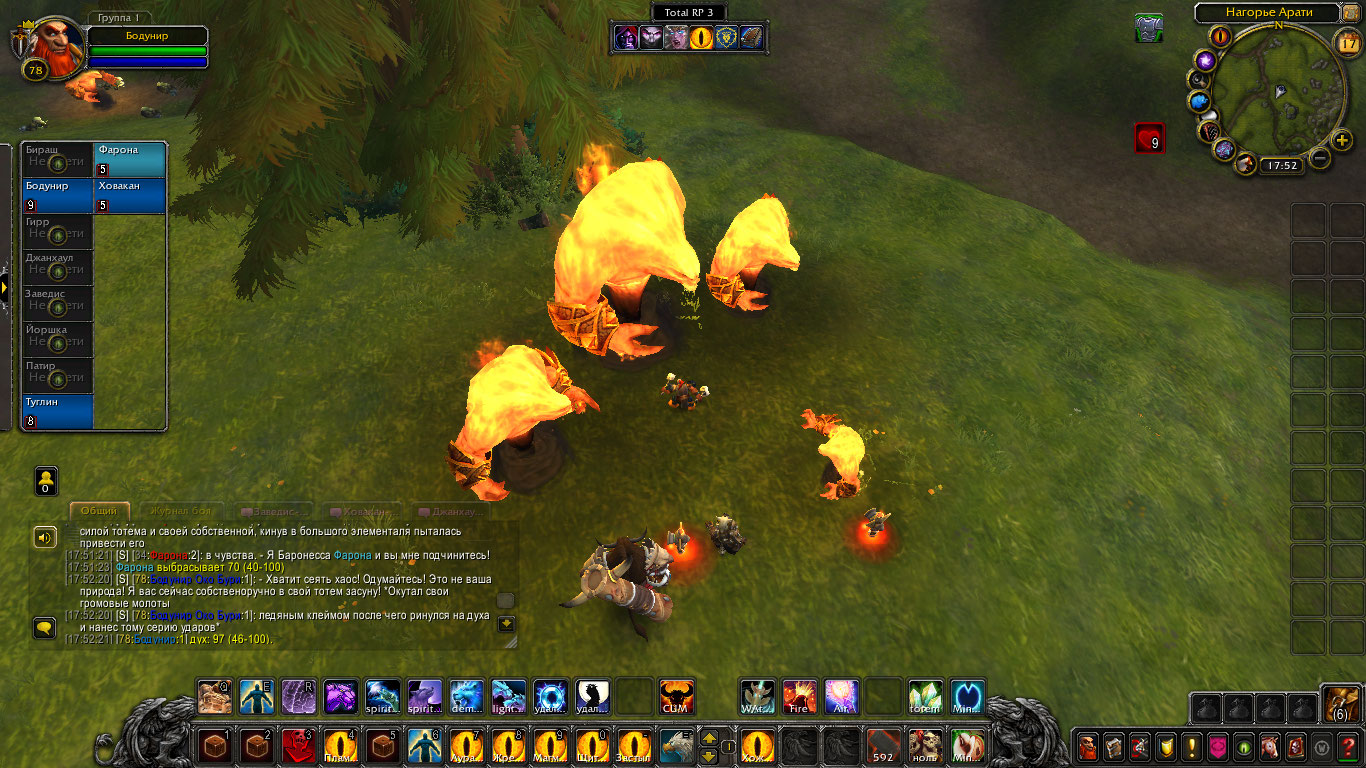Zoom in the minimap with plus button
The height and width of the screenshot is (768, 1366).
[1342, 139]
